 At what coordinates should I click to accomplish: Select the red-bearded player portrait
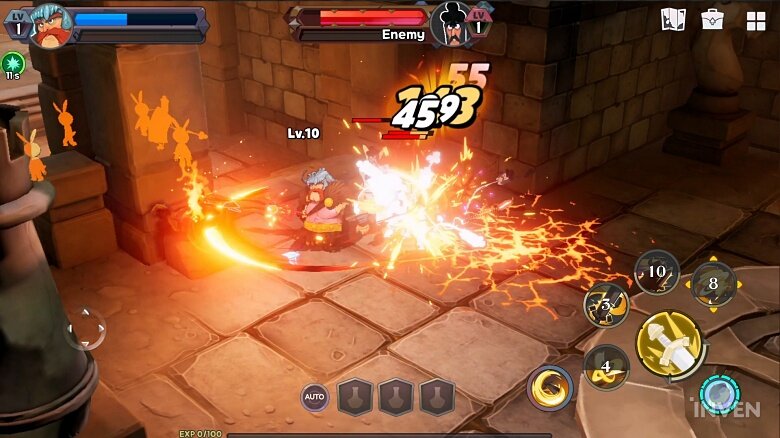(x=49, y=25)
